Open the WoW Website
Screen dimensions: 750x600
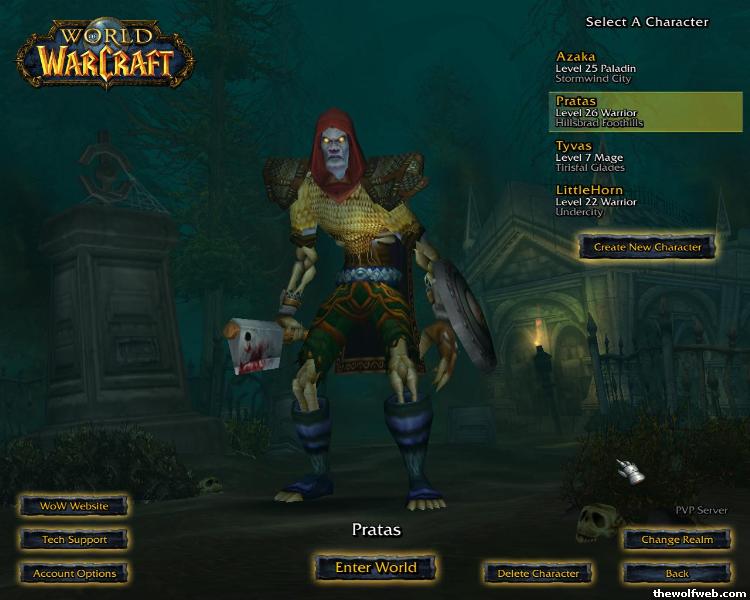click(74, 506)
